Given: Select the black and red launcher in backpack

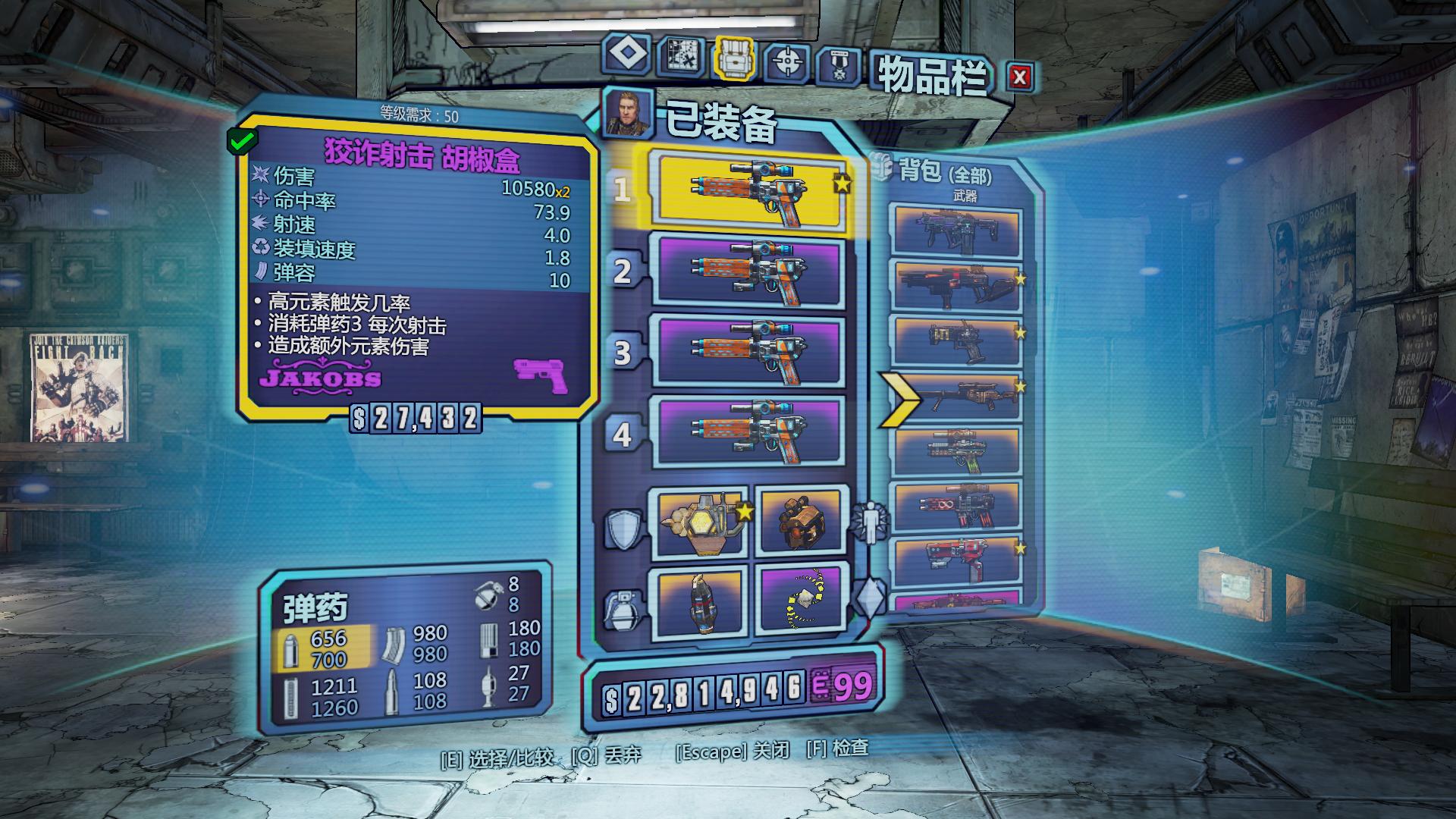Looking at the screenshot, I should click(x=957, y=286).
